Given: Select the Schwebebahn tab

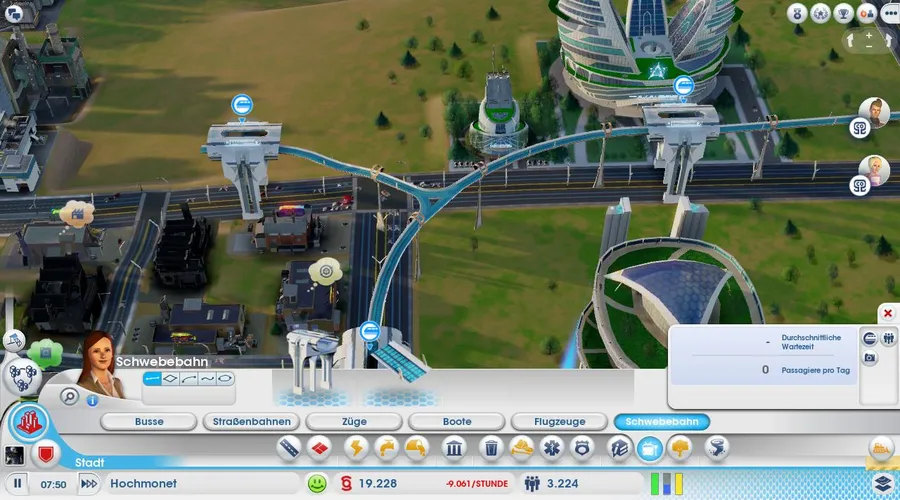Looking at the screenshot, I should pyautogui.click(x=663, y=422).
